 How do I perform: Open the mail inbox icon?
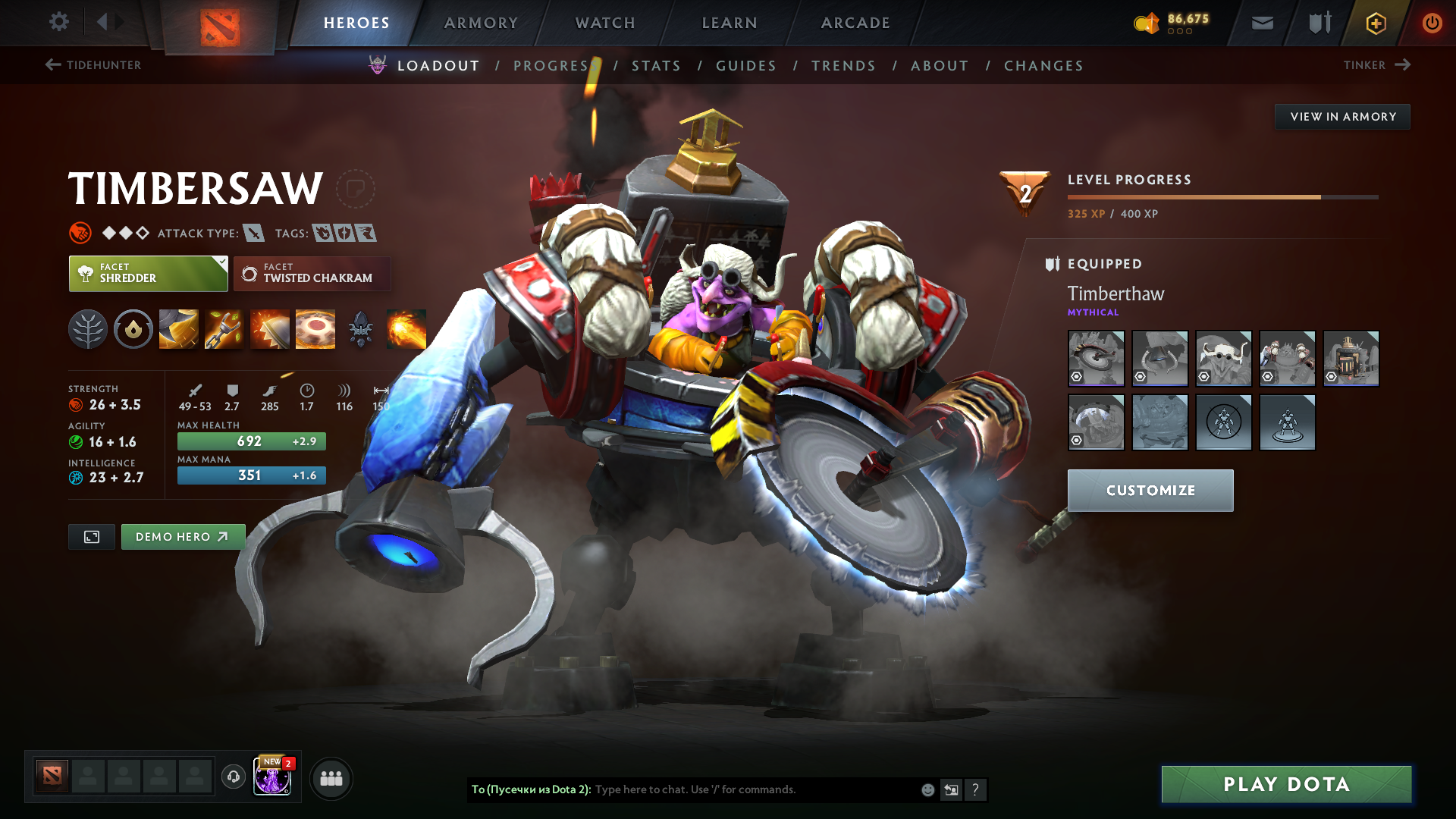[x=1261, y=23]
